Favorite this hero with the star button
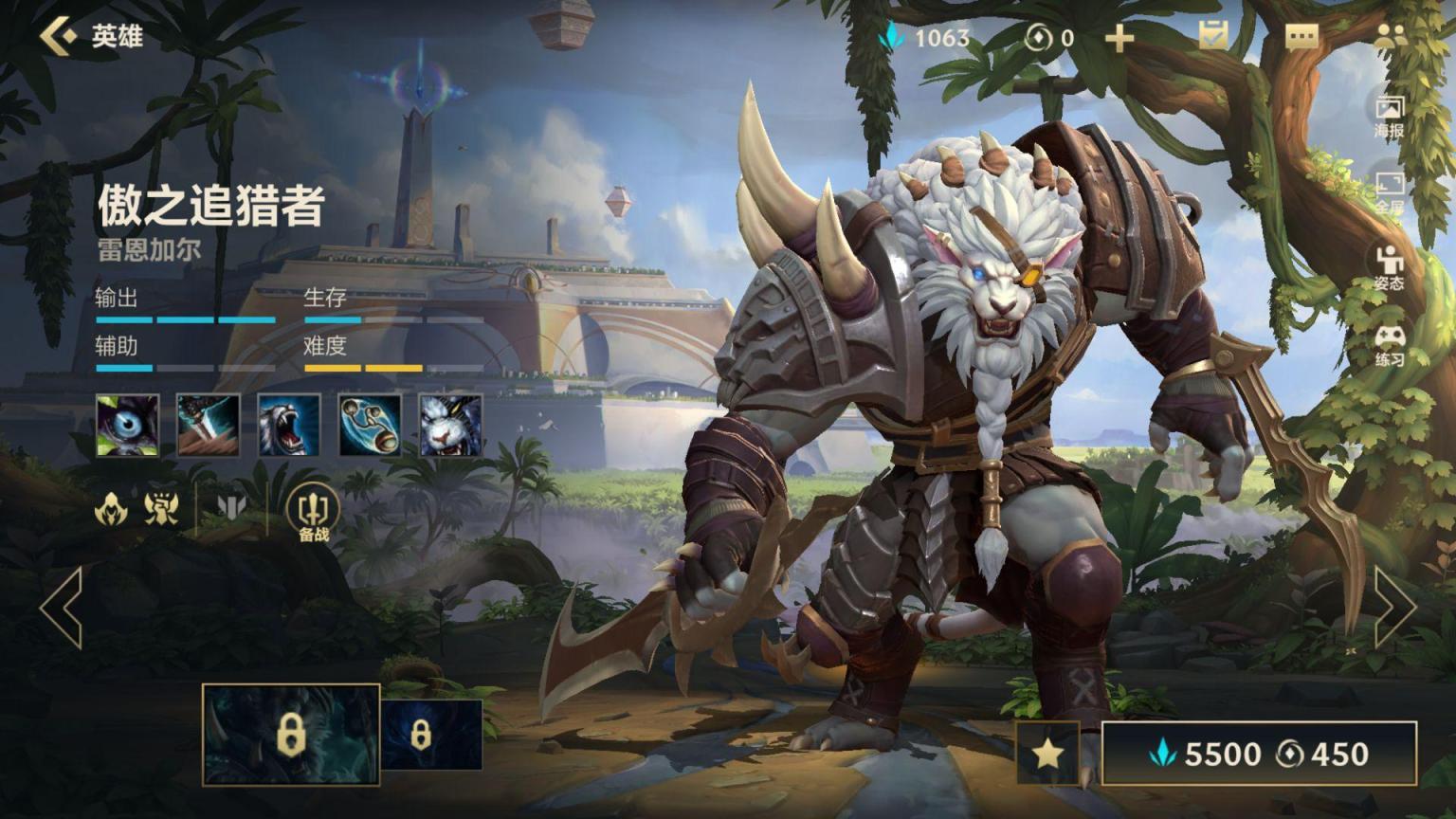 (x=1047, y=754)
